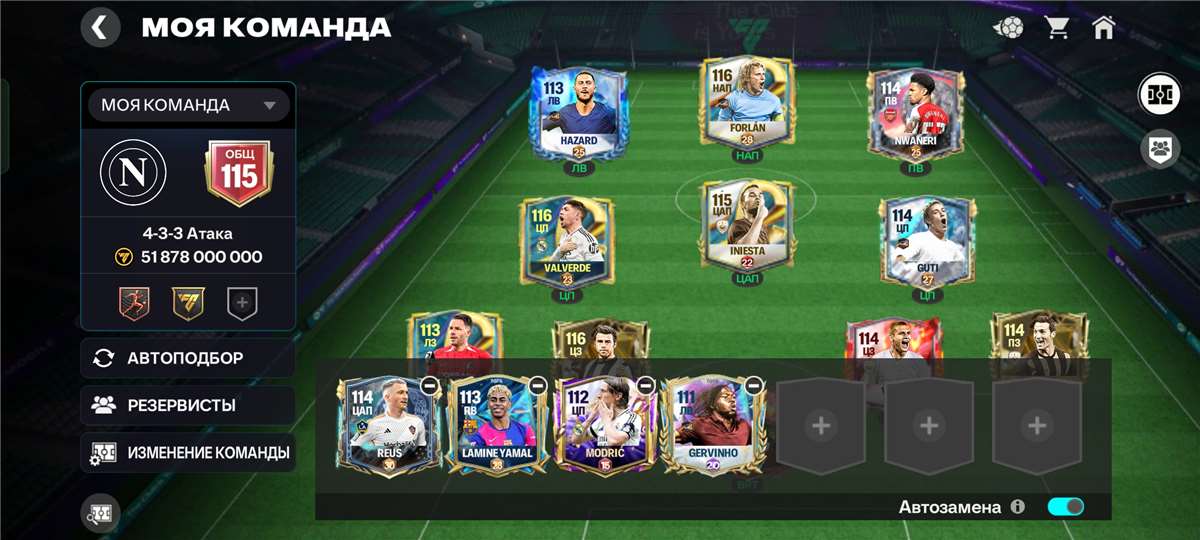Select the Lamine Yamal bench card

pyautogui.click(x=494, y=425)
